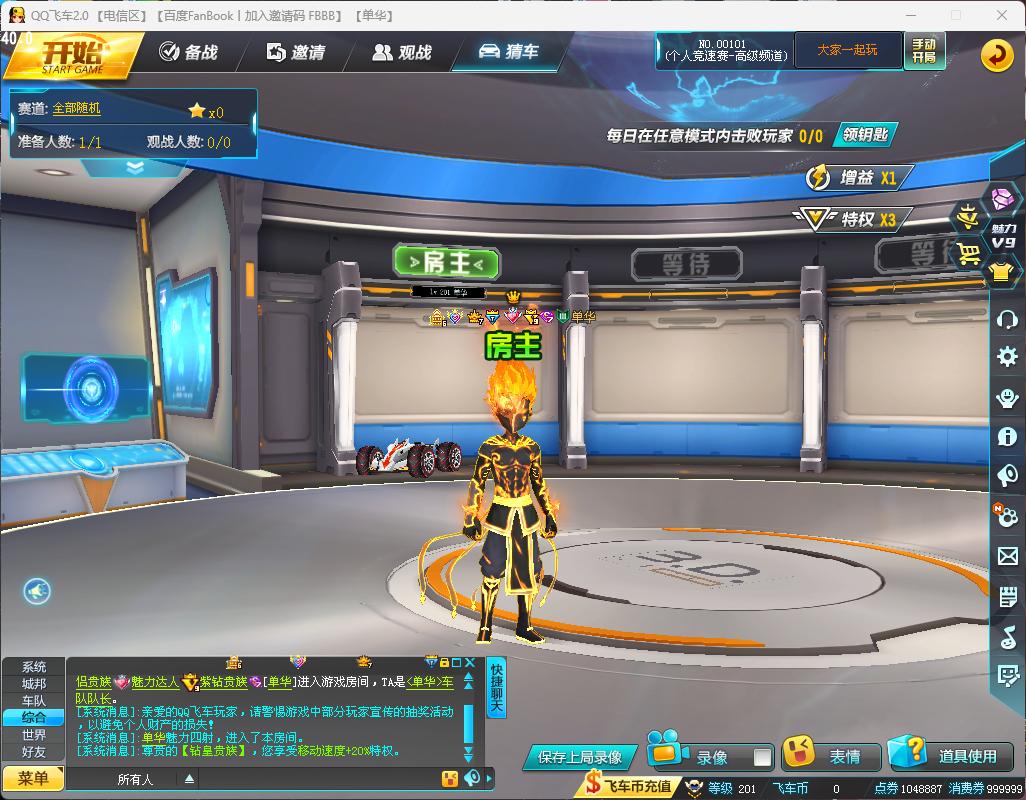Switch to the 备战 tab
Screen dimensions: 1026x800
[189, 52]
